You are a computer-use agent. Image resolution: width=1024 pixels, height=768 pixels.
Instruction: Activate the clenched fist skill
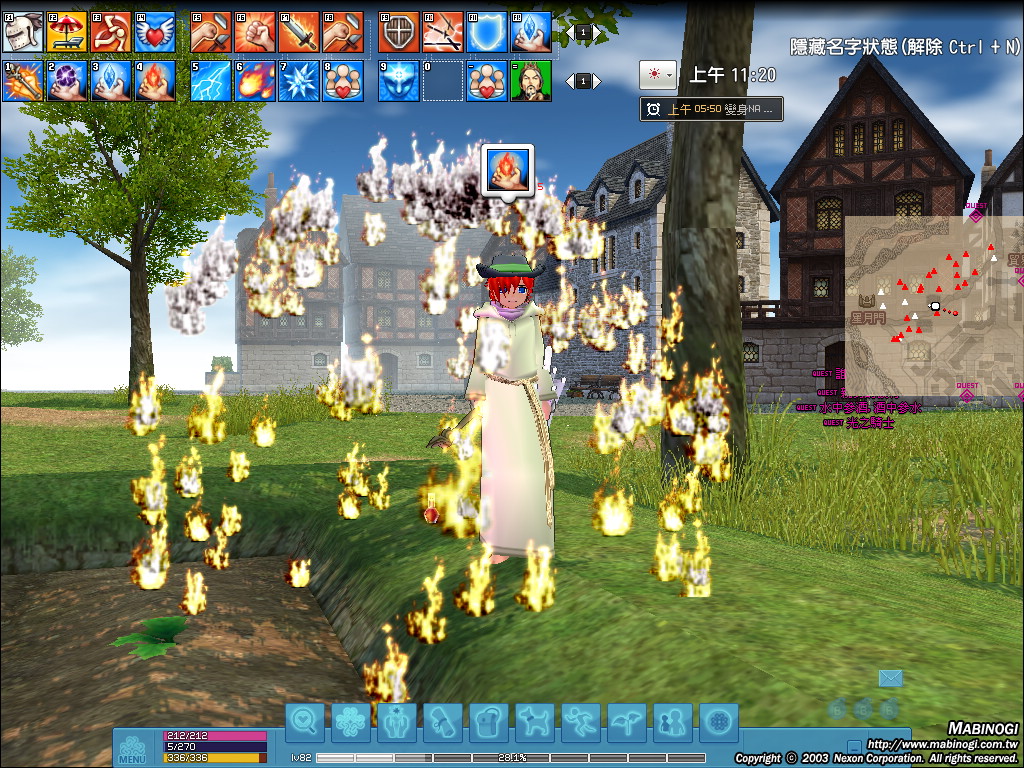(x=255, y=32)
